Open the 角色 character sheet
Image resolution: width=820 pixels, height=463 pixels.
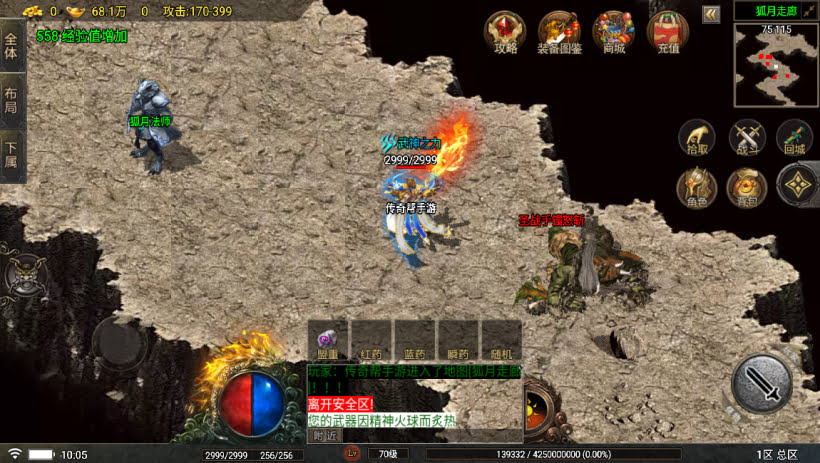696,187
